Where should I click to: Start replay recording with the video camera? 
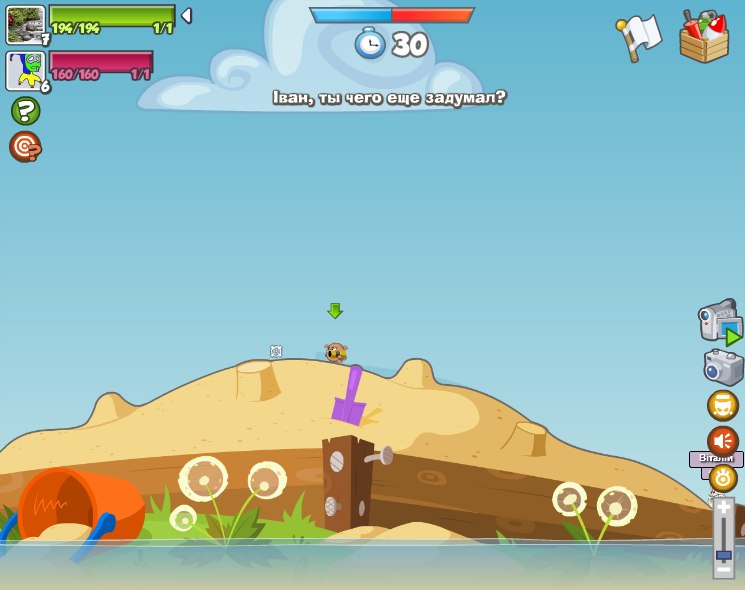point(720,322)
